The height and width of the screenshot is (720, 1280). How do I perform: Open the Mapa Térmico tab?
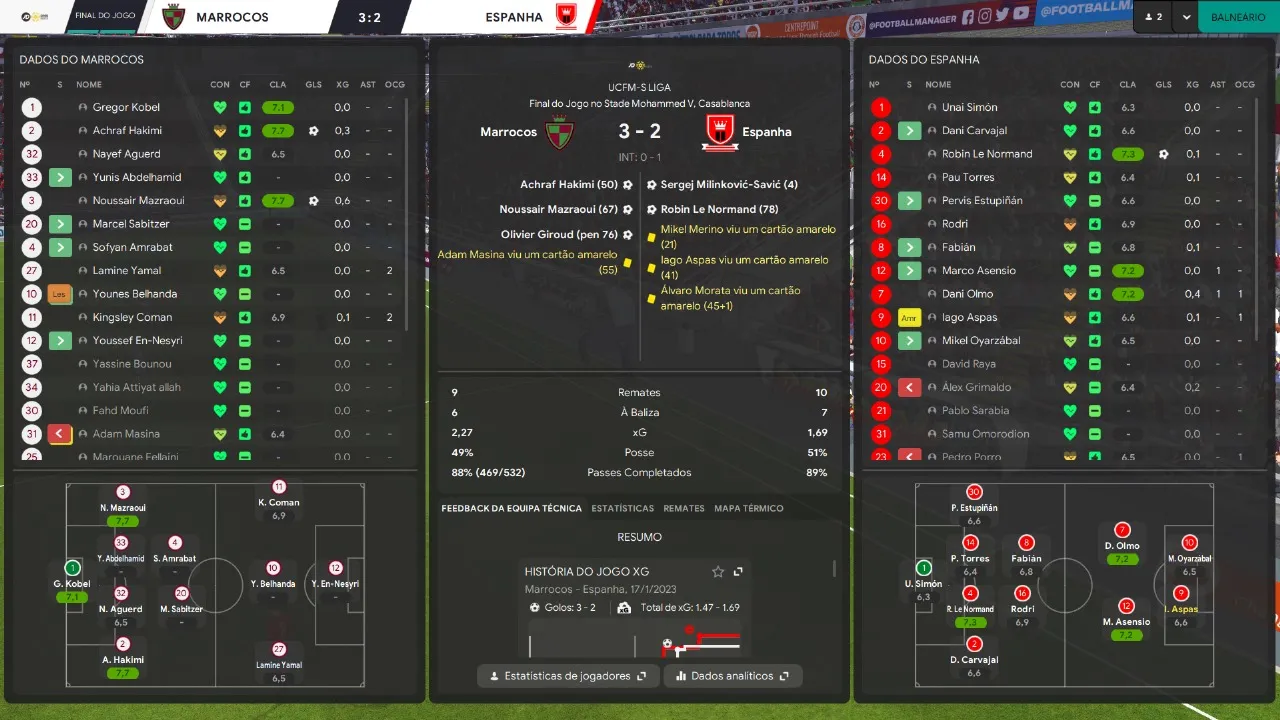[x=749, y=508]
